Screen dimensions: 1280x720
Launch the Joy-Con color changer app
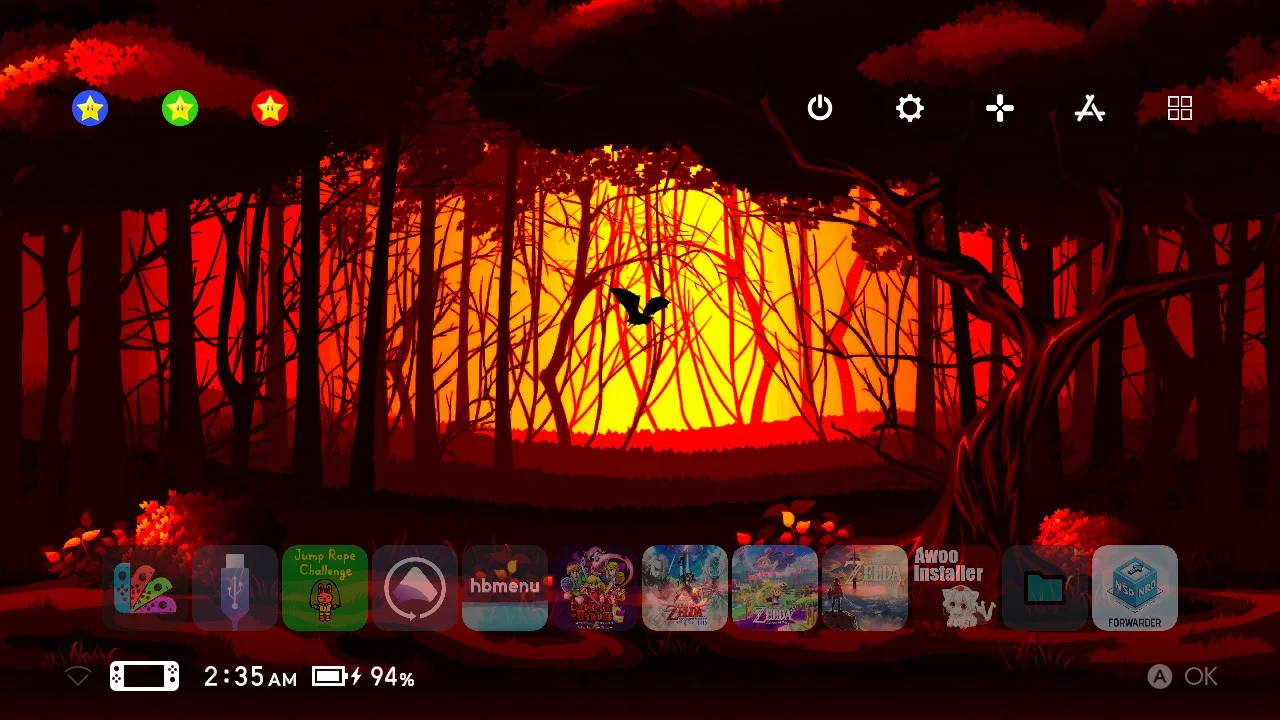pos(145,589)
